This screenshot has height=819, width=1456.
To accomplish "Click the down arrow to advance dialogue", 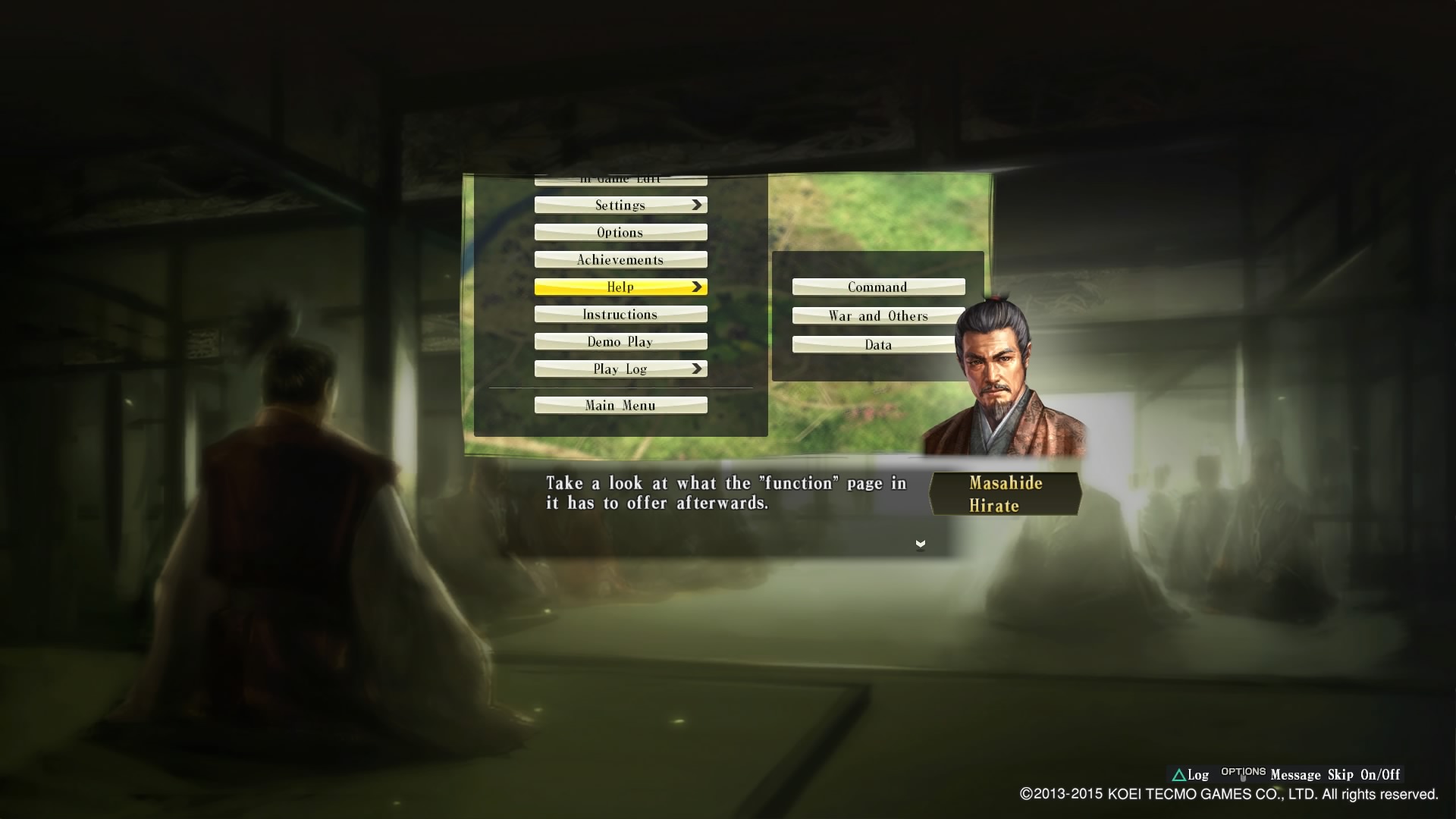I will (920, 543).
